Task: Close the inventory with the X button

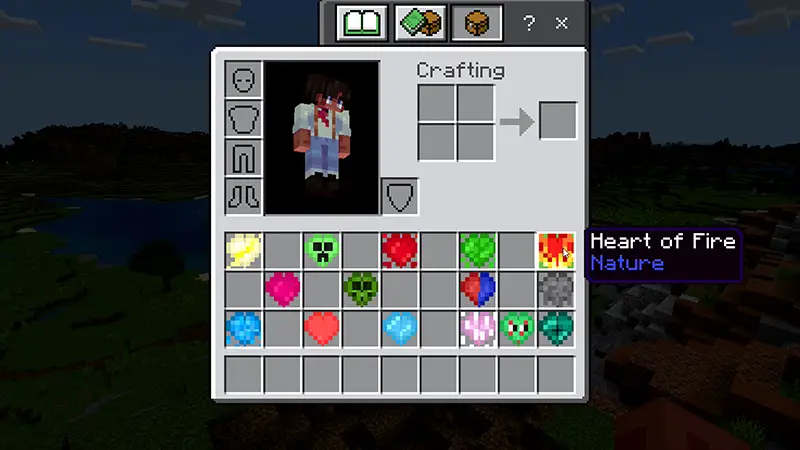Action: coord(562,22)
